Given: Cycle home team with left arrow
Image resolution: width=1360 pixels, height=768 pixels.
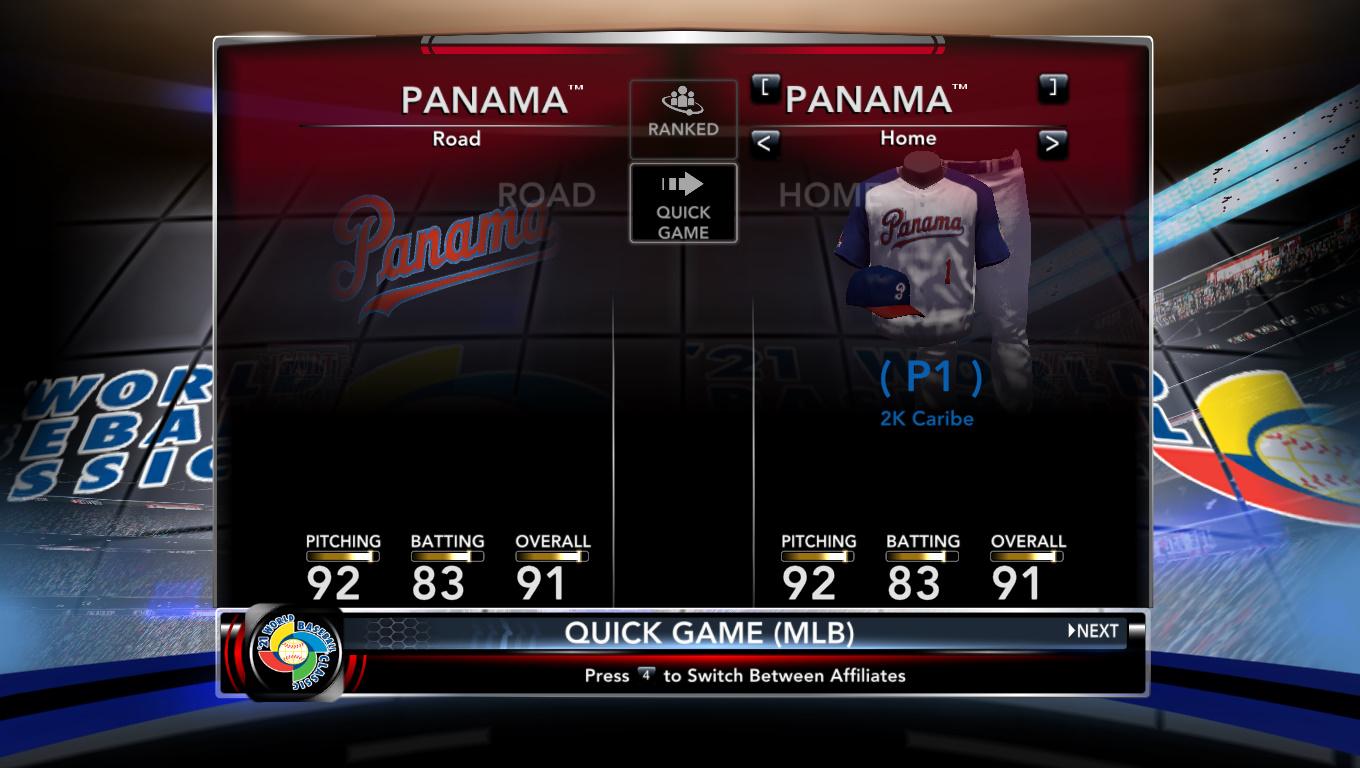Looking at the screenshot, I should [764, 143].
